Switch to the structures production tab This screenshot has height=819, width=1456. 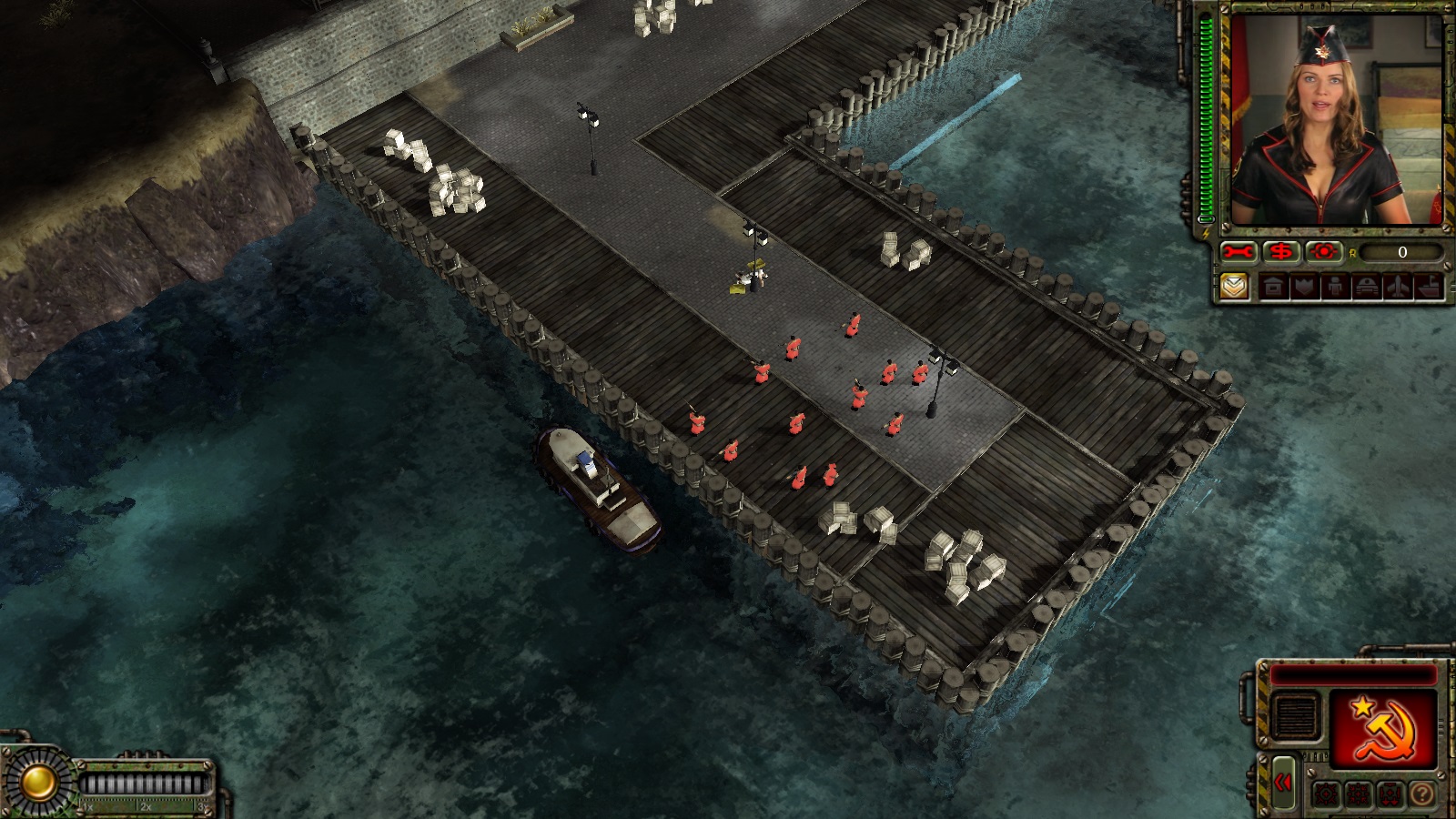1274,288
